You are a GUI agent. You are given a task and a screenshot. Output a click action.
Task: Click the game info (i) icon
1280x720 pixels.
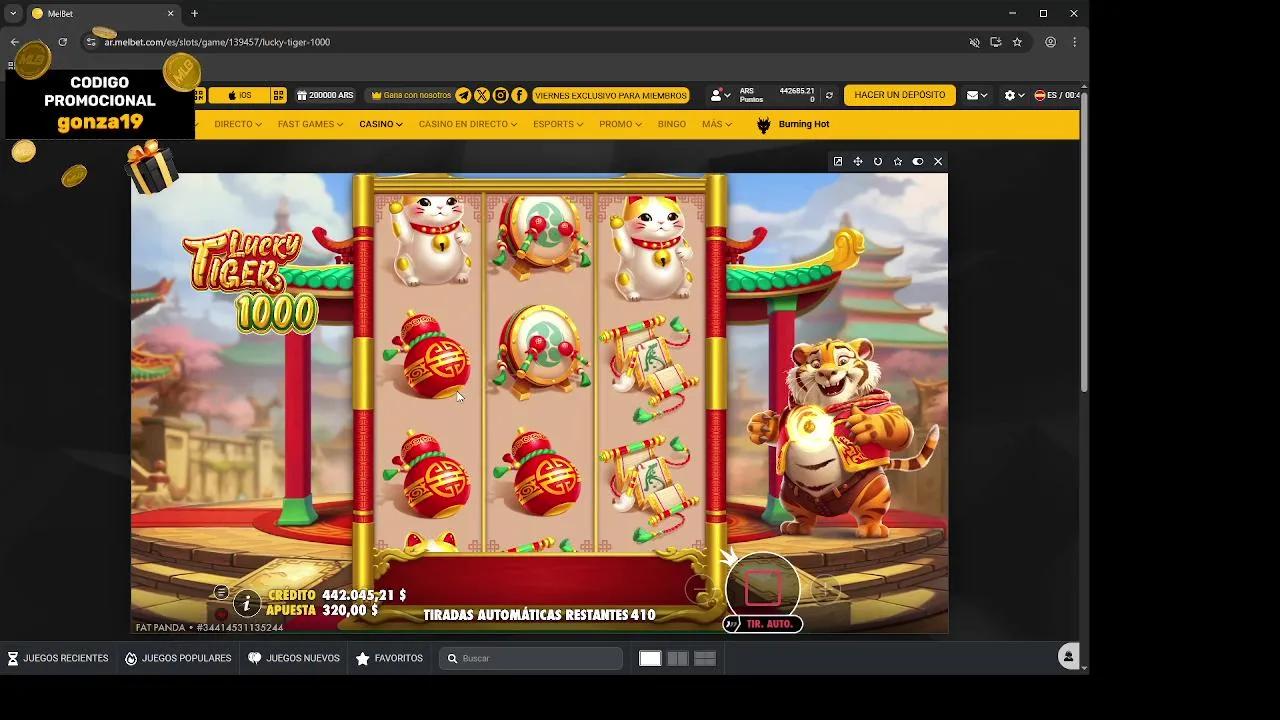(x=246, y=603)
